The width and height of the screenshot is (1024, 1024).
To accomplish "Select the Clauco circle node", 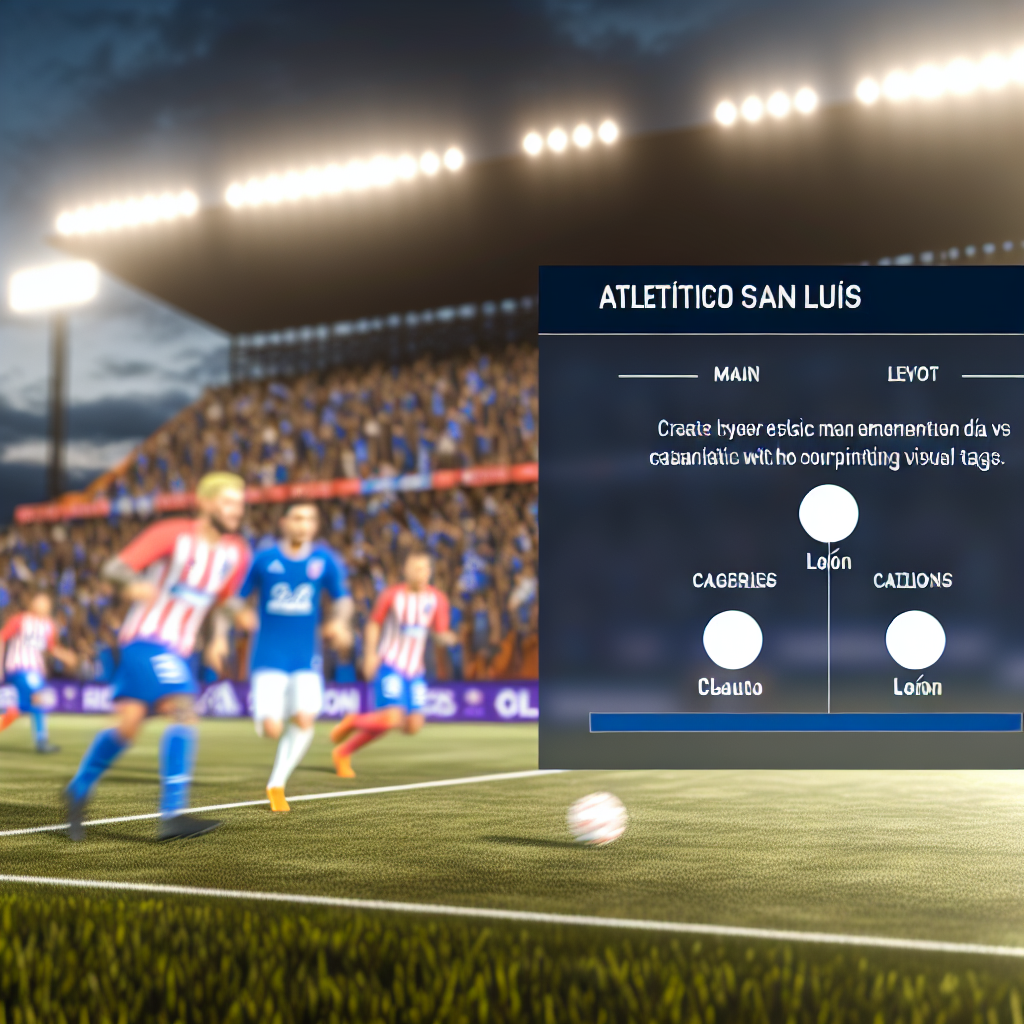I will [732, 640].
